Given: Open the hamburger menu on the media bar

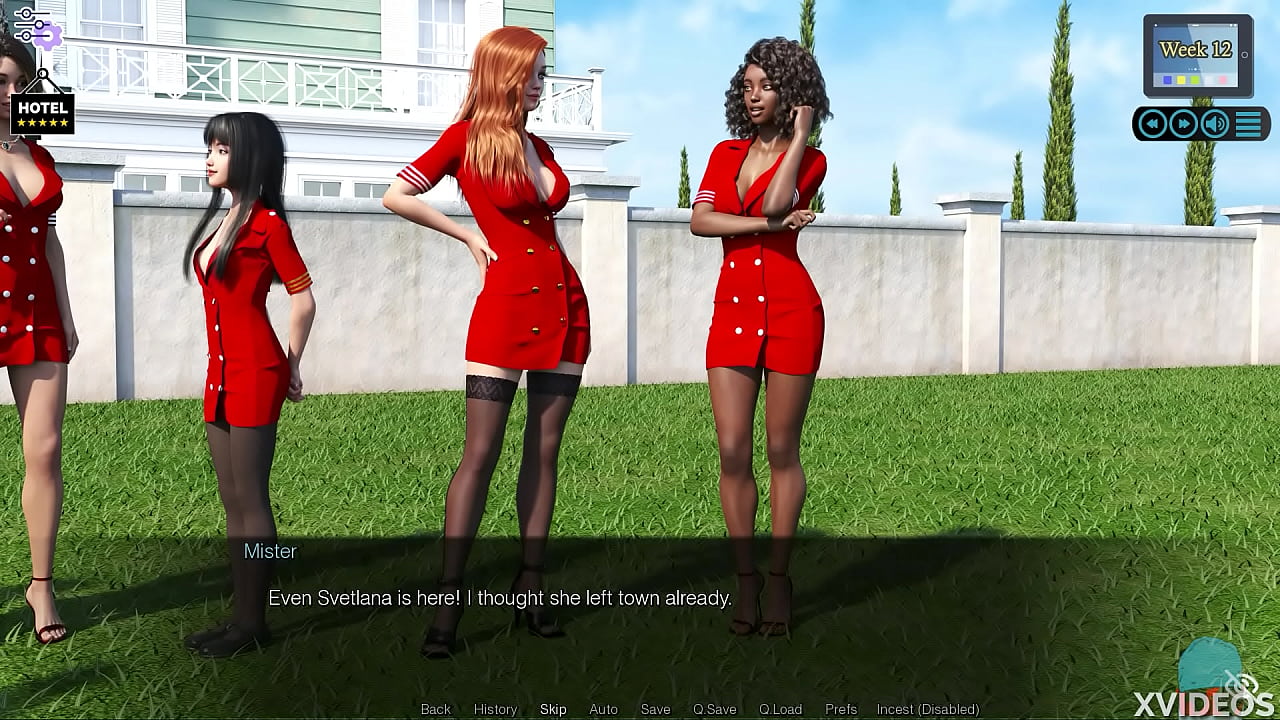Looking at the screenshot, I should tap(1248, 122).
